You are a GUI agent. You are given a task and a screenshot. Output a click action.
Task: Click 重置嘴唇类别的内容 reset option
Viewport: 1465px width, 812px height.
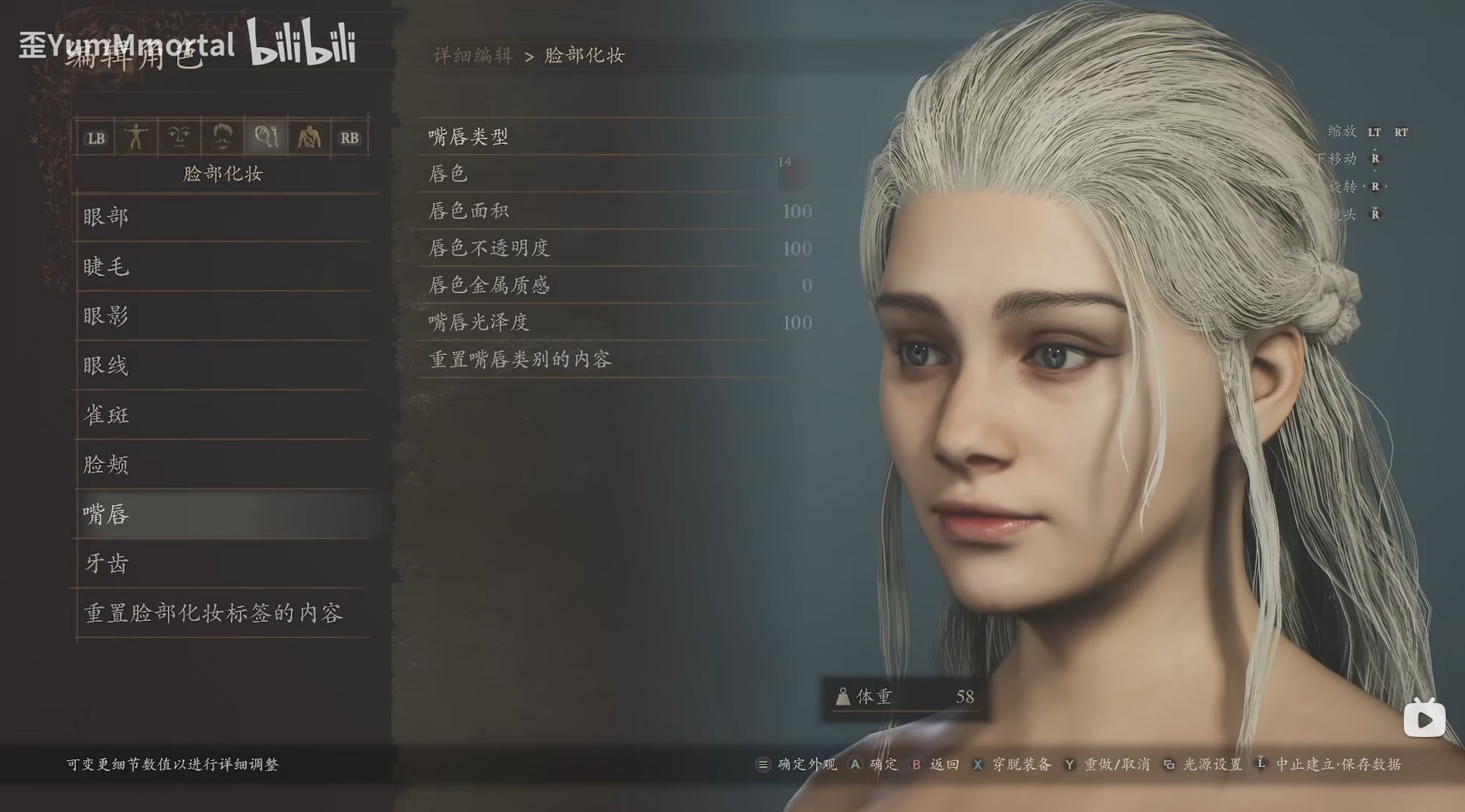pos(520,359)
